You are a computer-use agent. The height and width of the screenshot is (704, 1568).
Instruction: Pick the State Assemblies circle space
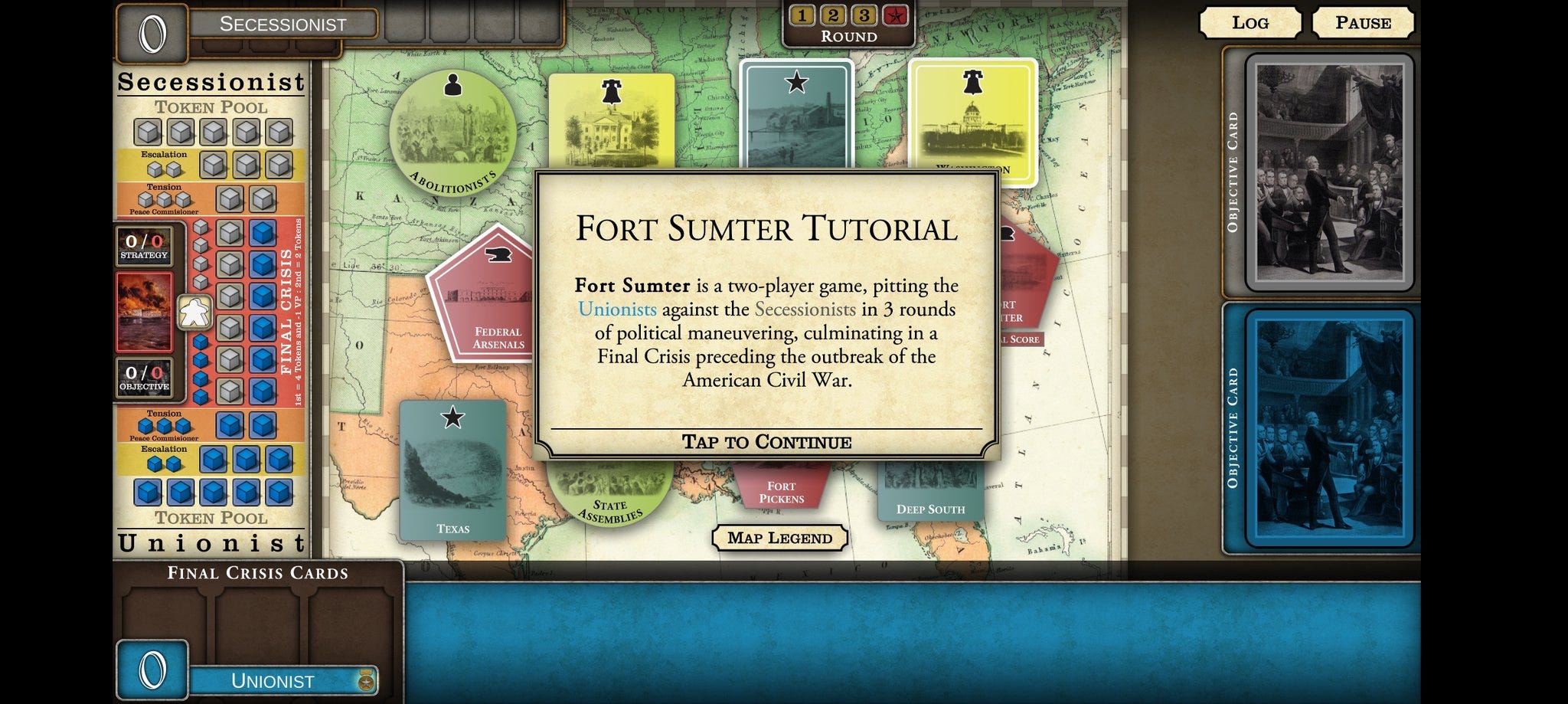[x=609, y=495]
